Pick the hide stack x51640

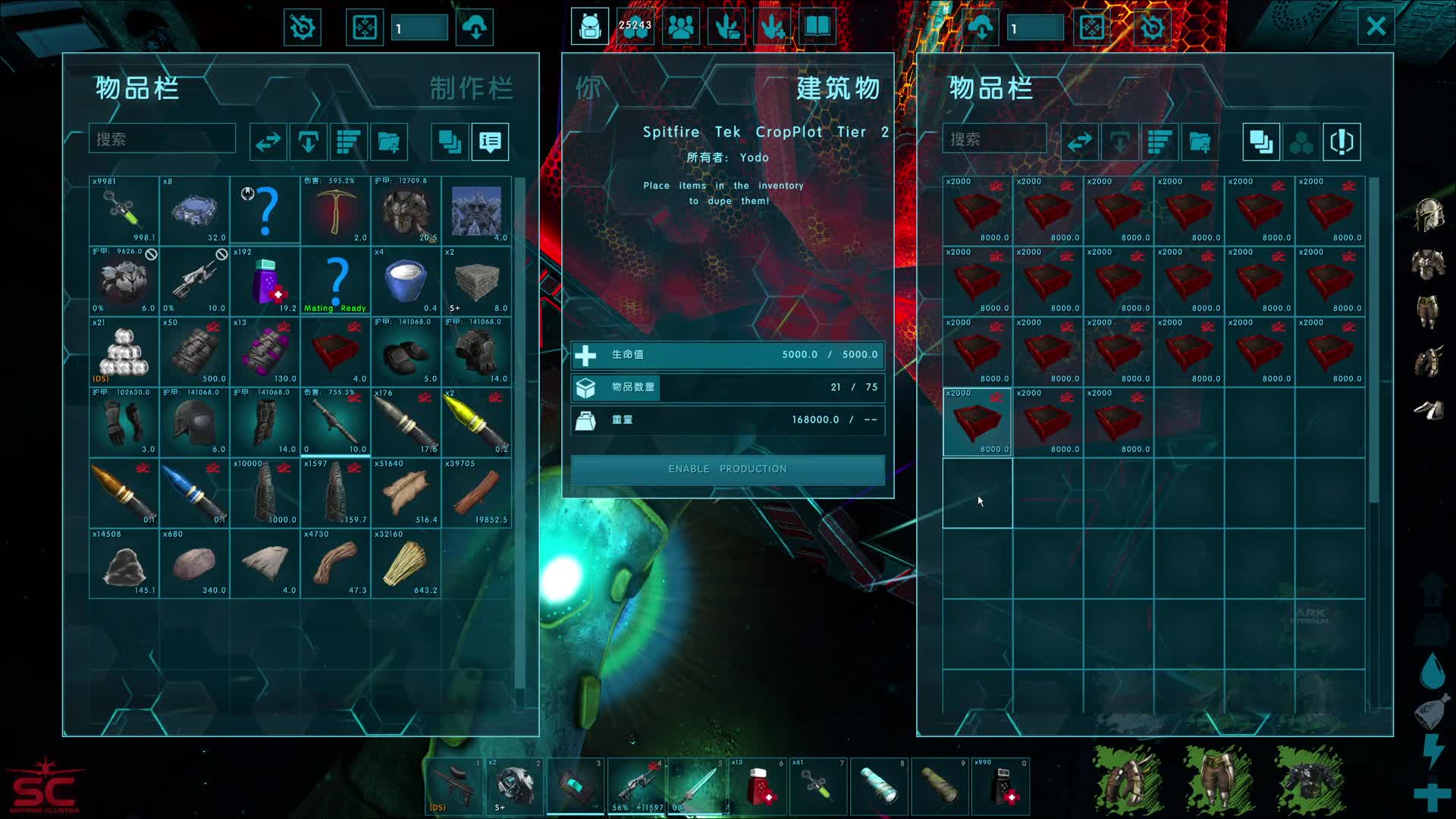click(x=406, y=493)
